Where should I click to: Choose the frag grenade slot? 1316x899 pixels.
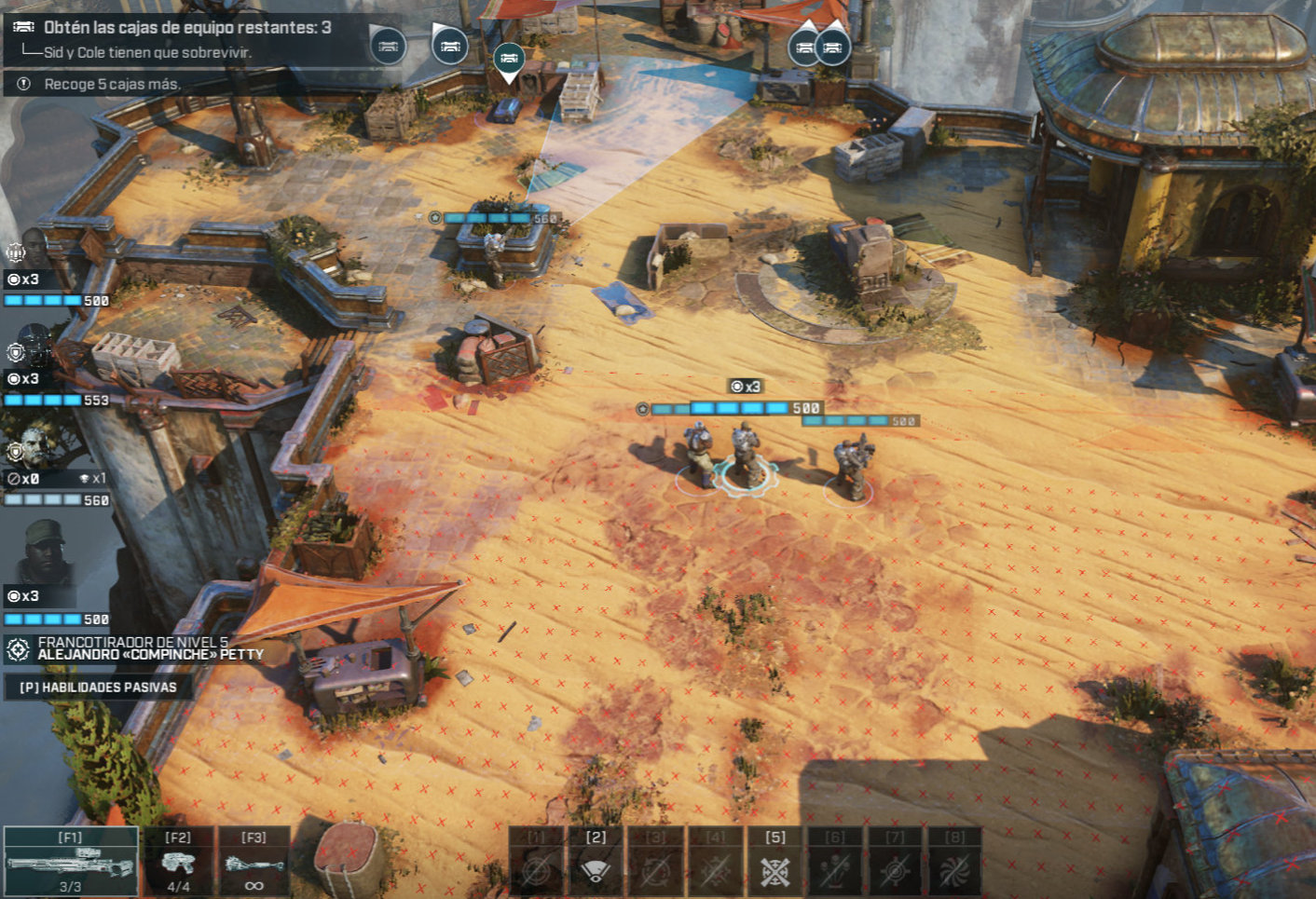click(254, 861)
